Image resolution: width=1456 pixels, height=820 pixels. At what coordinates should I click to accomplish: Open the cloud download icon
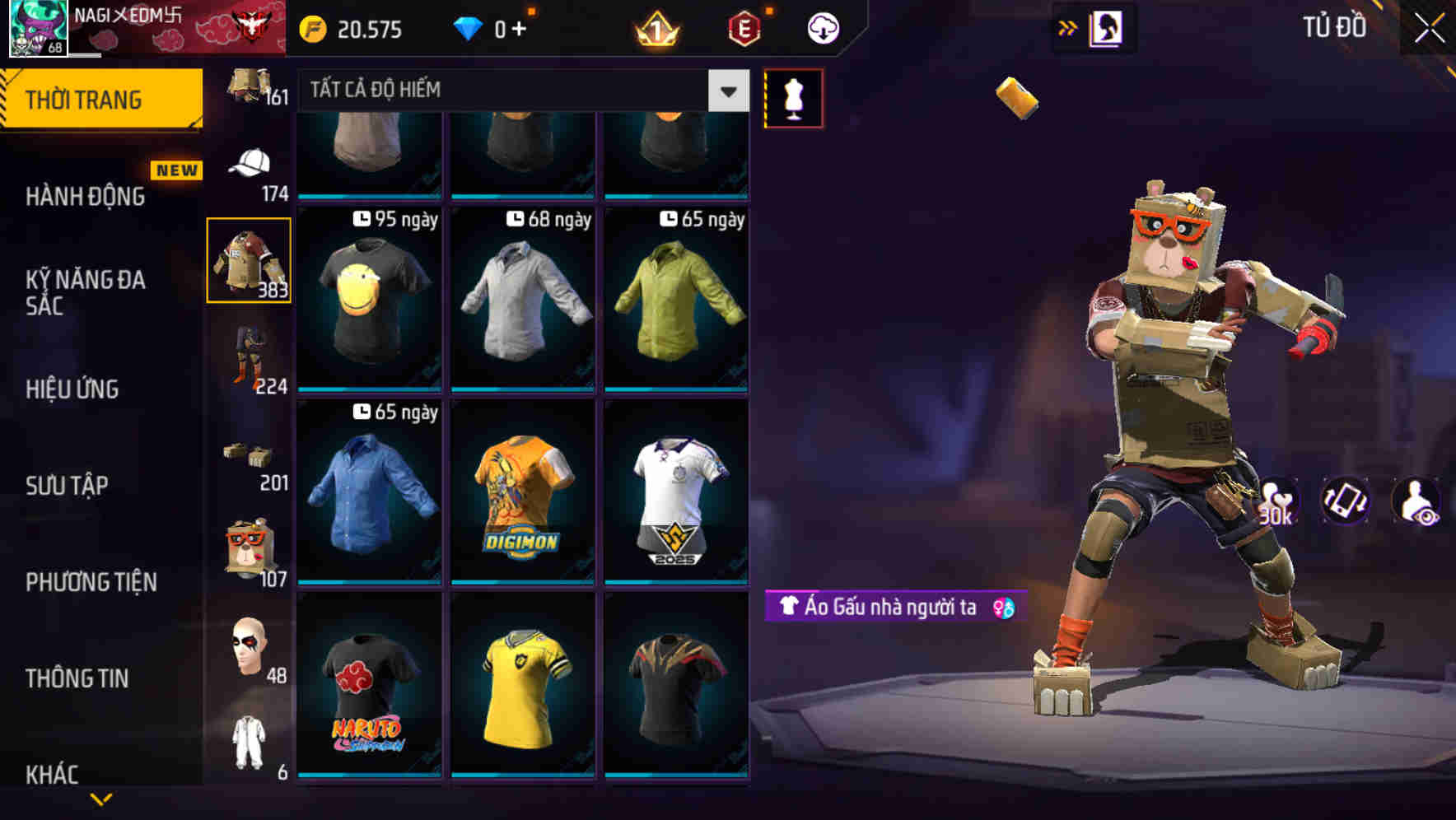pyautogui.click(x=821, y=27)
